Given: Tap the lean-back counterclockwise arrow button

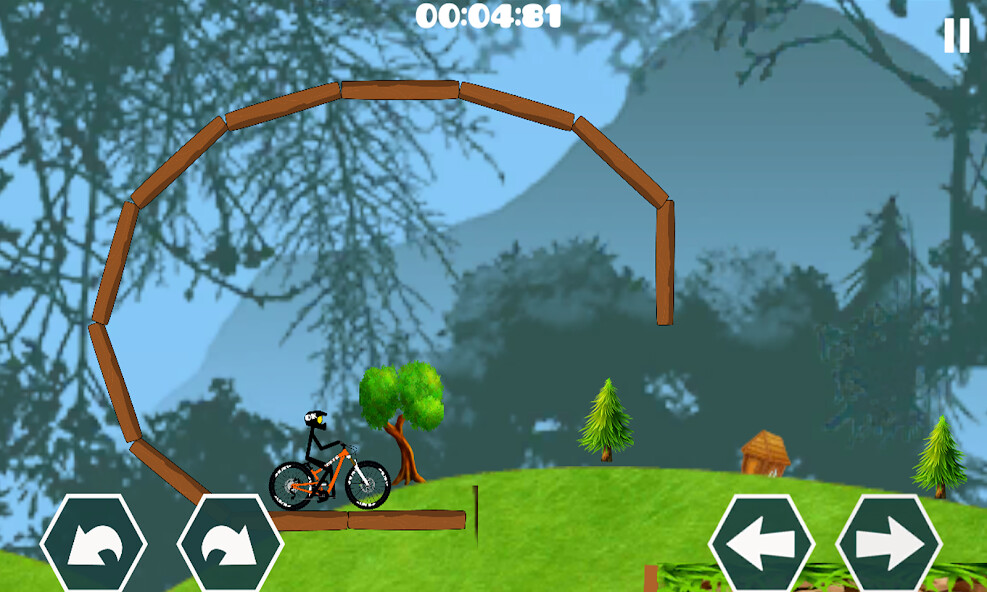Looking at the screenshot, I should (94, 545).
